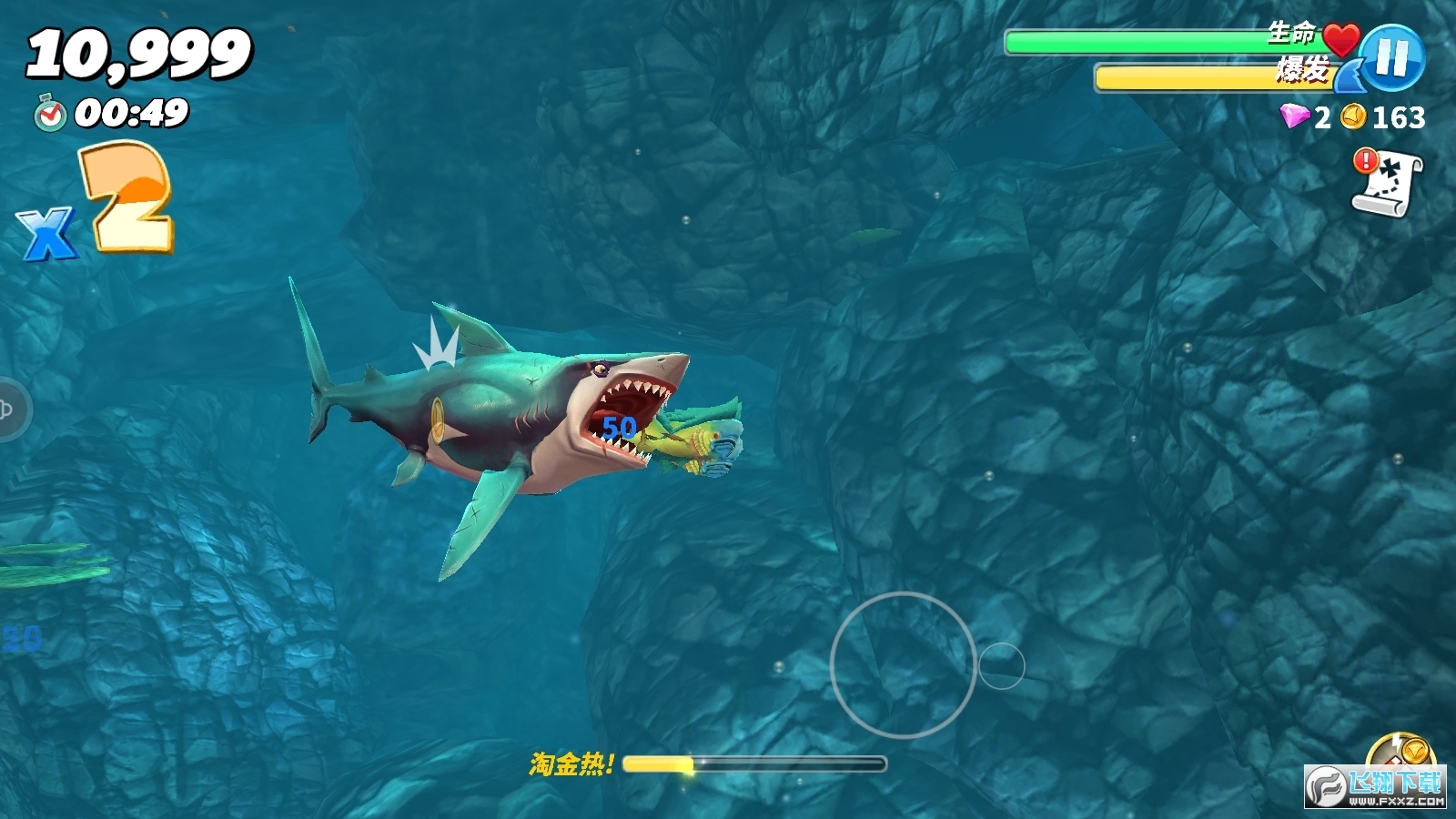Pause the game with the blue button

[x=1392, y=57]
